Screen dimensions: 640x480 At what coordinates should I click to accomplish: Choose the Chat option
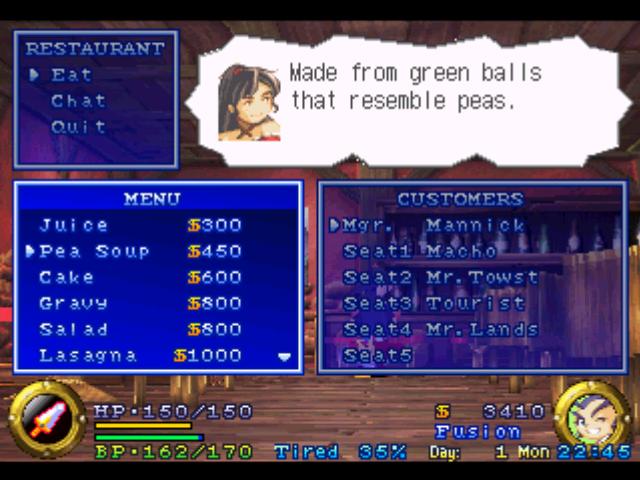click(78, 101)
